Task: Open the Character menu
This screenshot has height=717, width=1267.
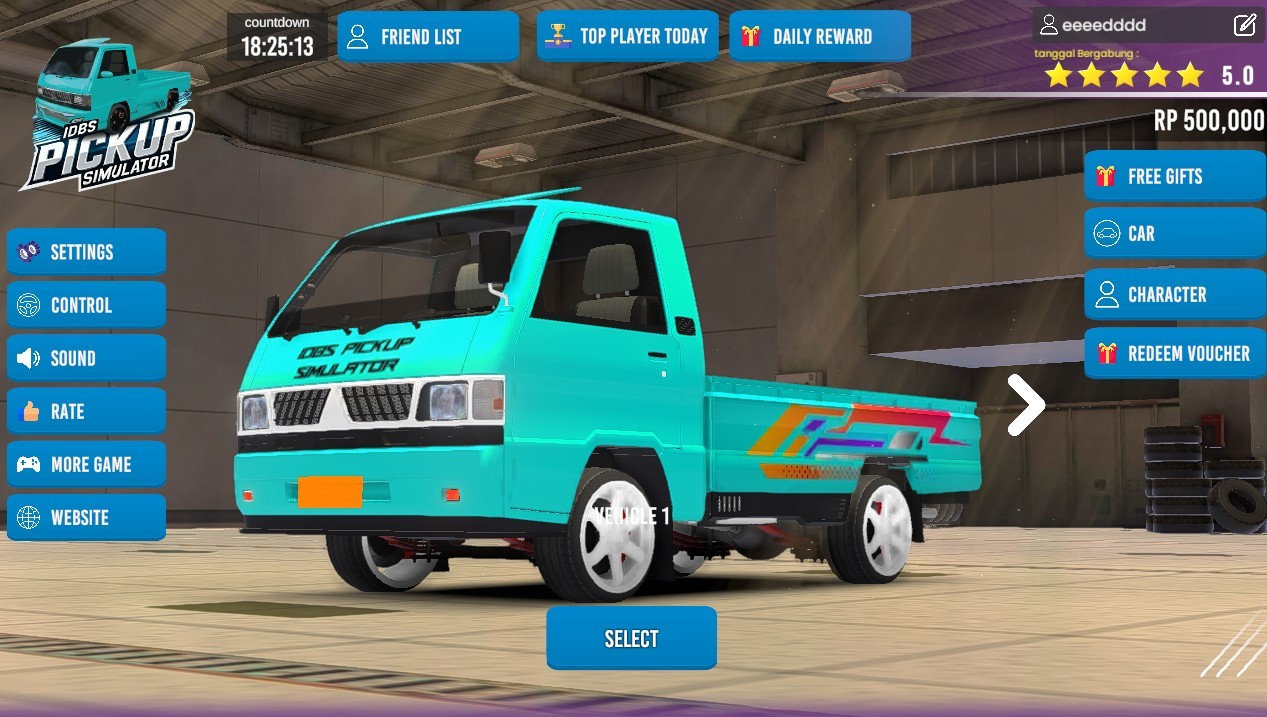Action: (x=1174, y=295)
